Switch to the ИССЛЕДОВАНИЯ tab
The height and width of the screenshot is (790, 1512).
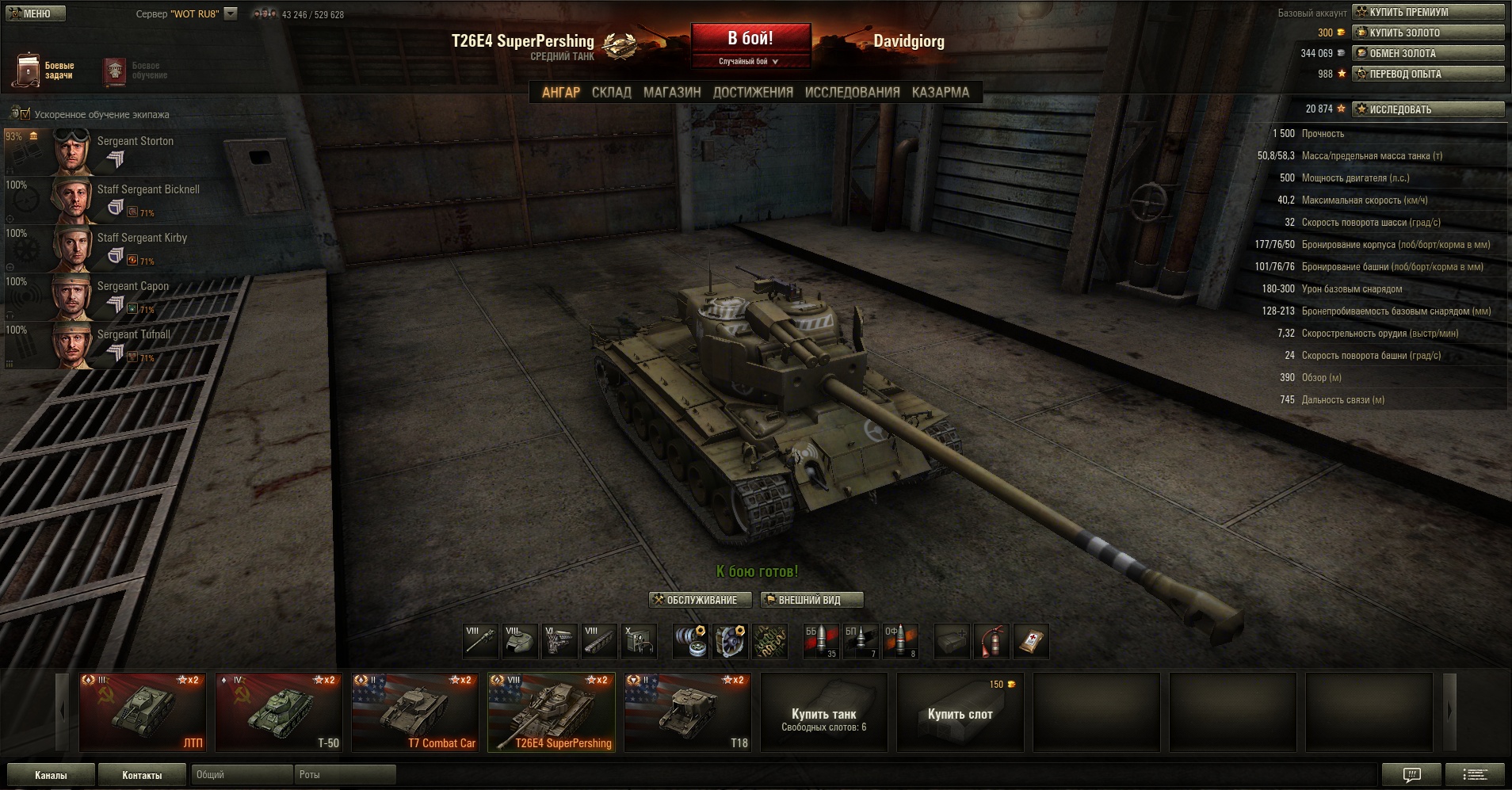coord(852,93)
